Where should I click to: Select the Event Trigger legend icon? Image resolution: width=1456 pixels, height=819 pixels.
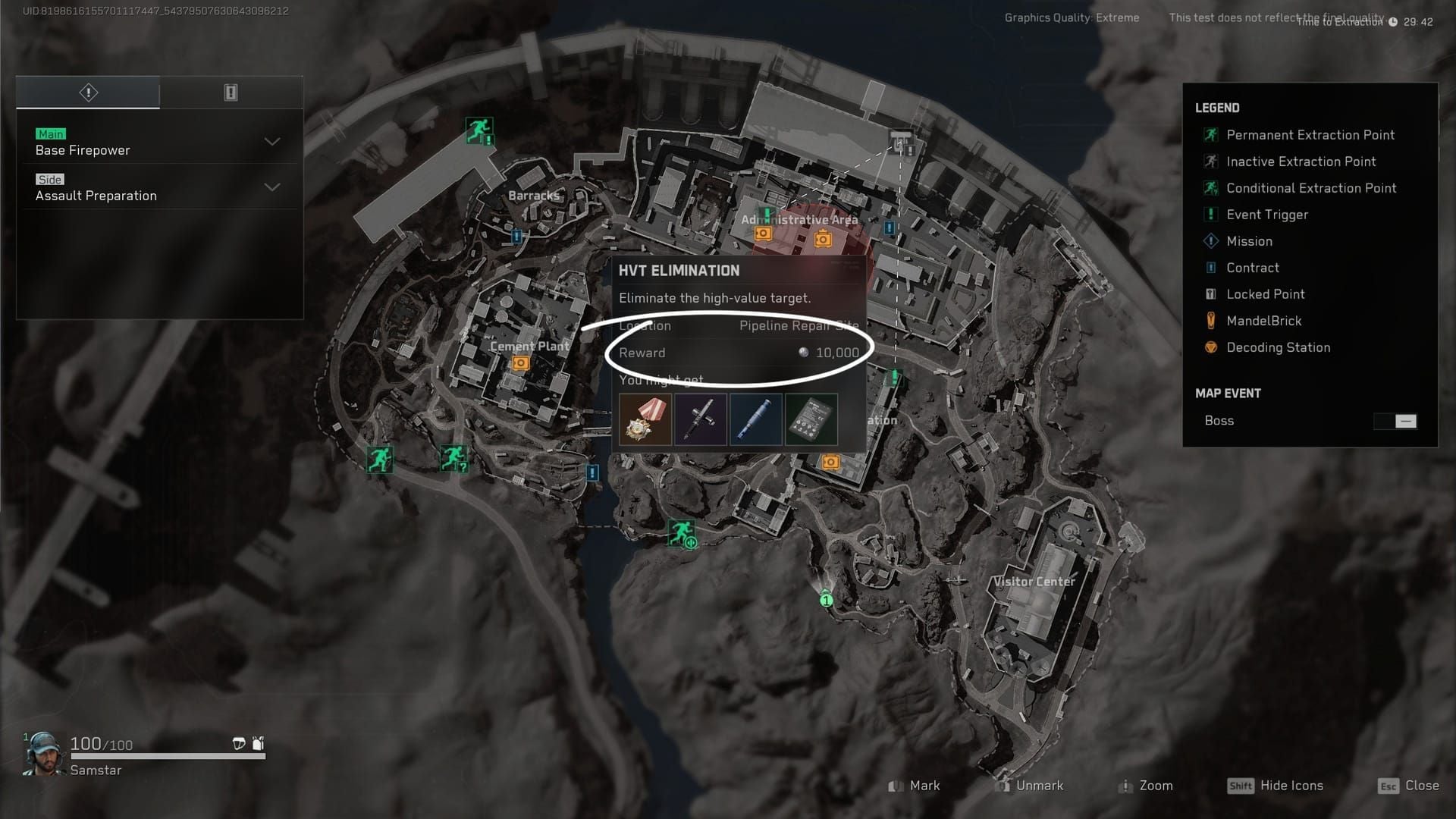1211,215
